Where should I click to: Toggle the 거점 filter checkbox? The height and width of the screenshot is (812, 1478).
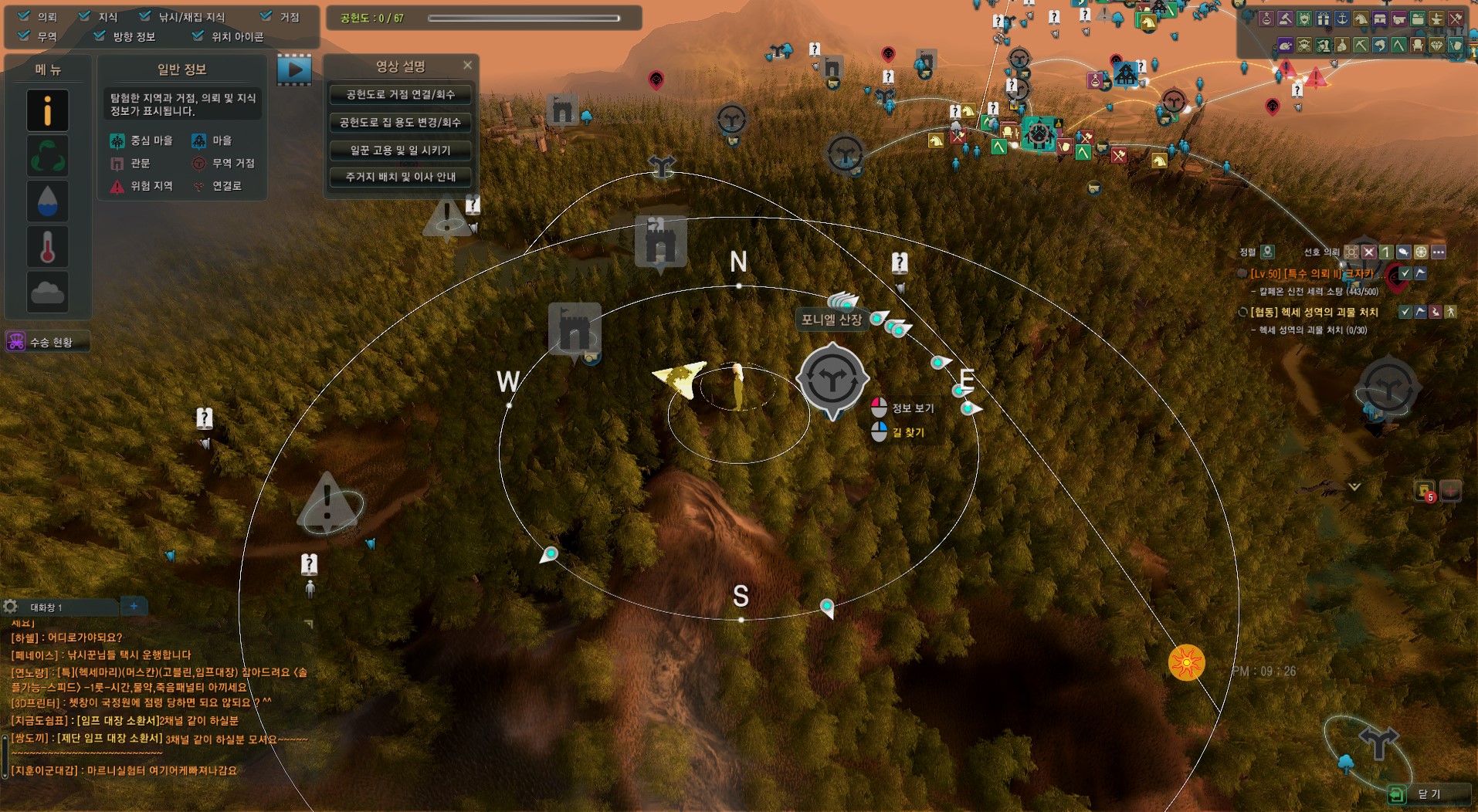[x=266, y=16]
